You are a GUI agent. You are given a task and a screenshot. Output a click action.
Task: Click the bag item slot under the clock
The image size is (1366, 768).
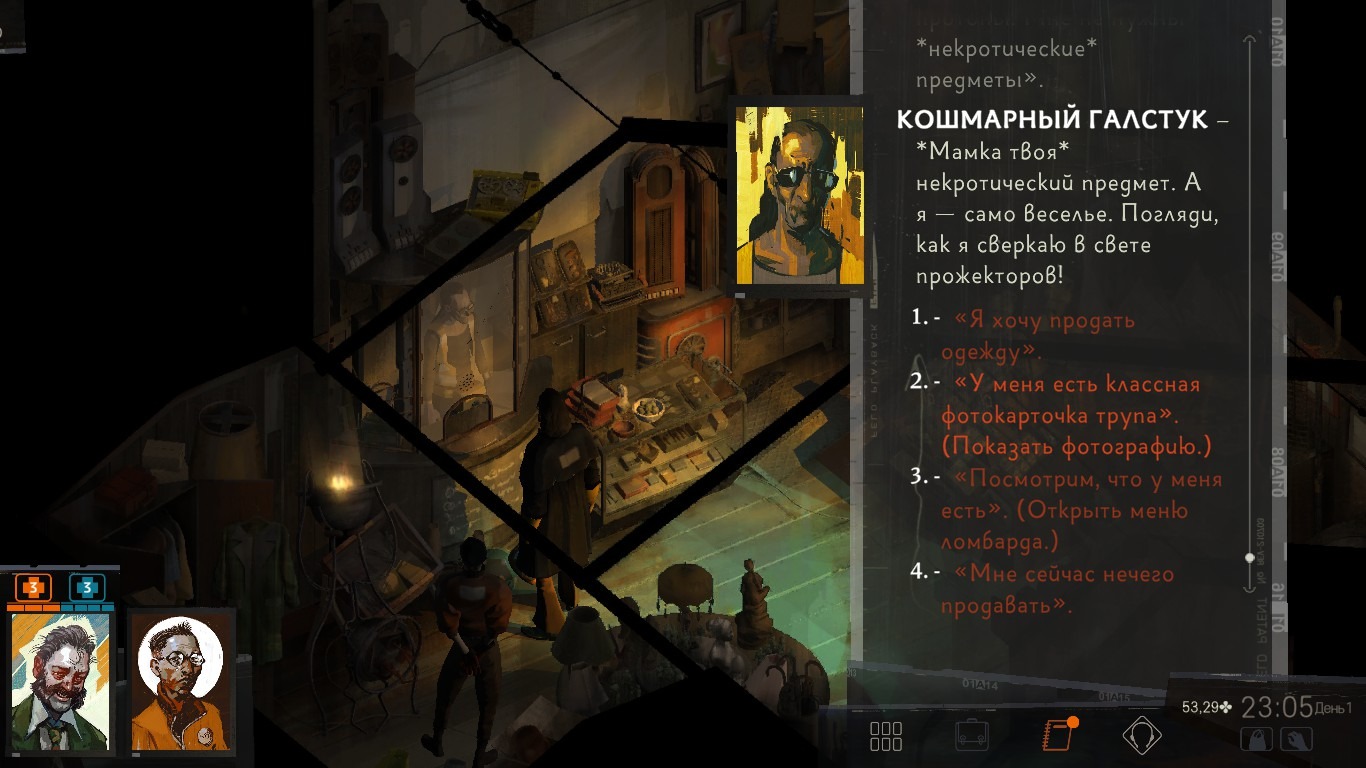(x=1256, y=740)
